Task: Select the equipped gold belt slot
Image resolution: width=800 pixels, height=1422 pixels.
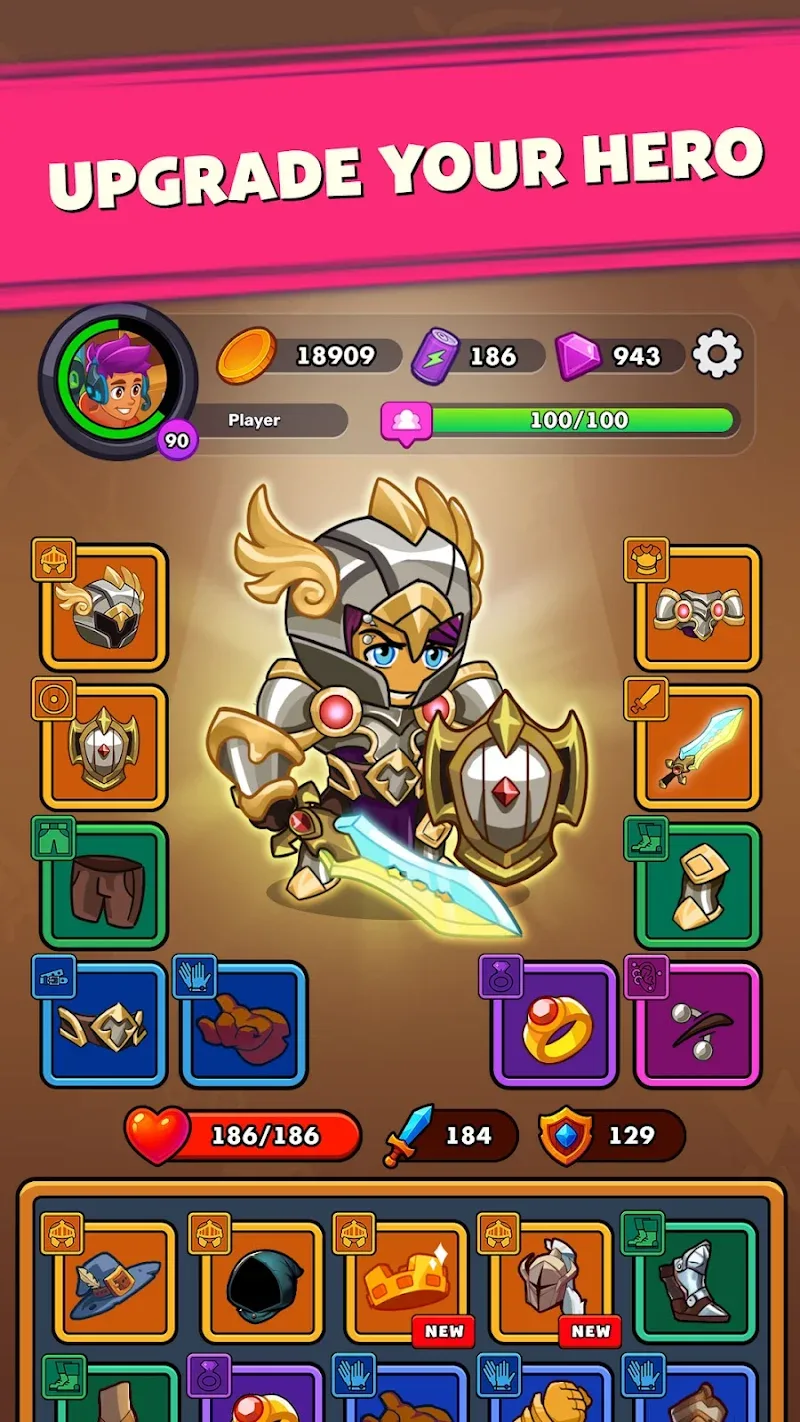Action: tap(104, 1023)
